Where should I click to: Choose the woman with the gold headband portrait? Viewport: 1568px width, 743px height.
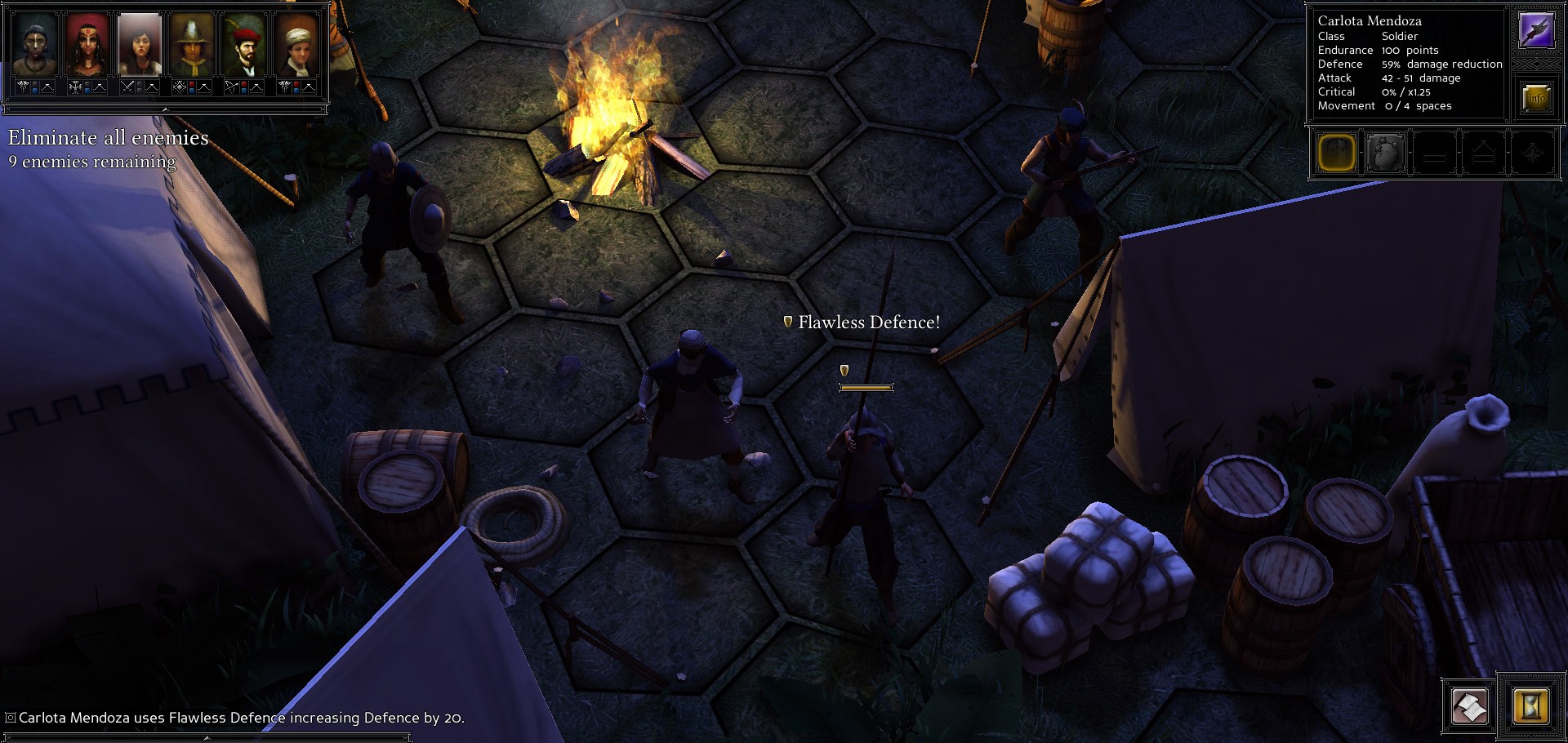(87, 46)
